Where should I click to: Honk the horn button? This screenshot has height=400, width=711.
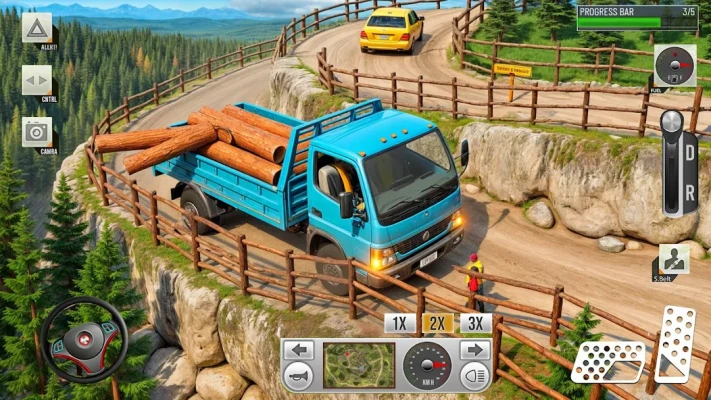click(298, 377)
